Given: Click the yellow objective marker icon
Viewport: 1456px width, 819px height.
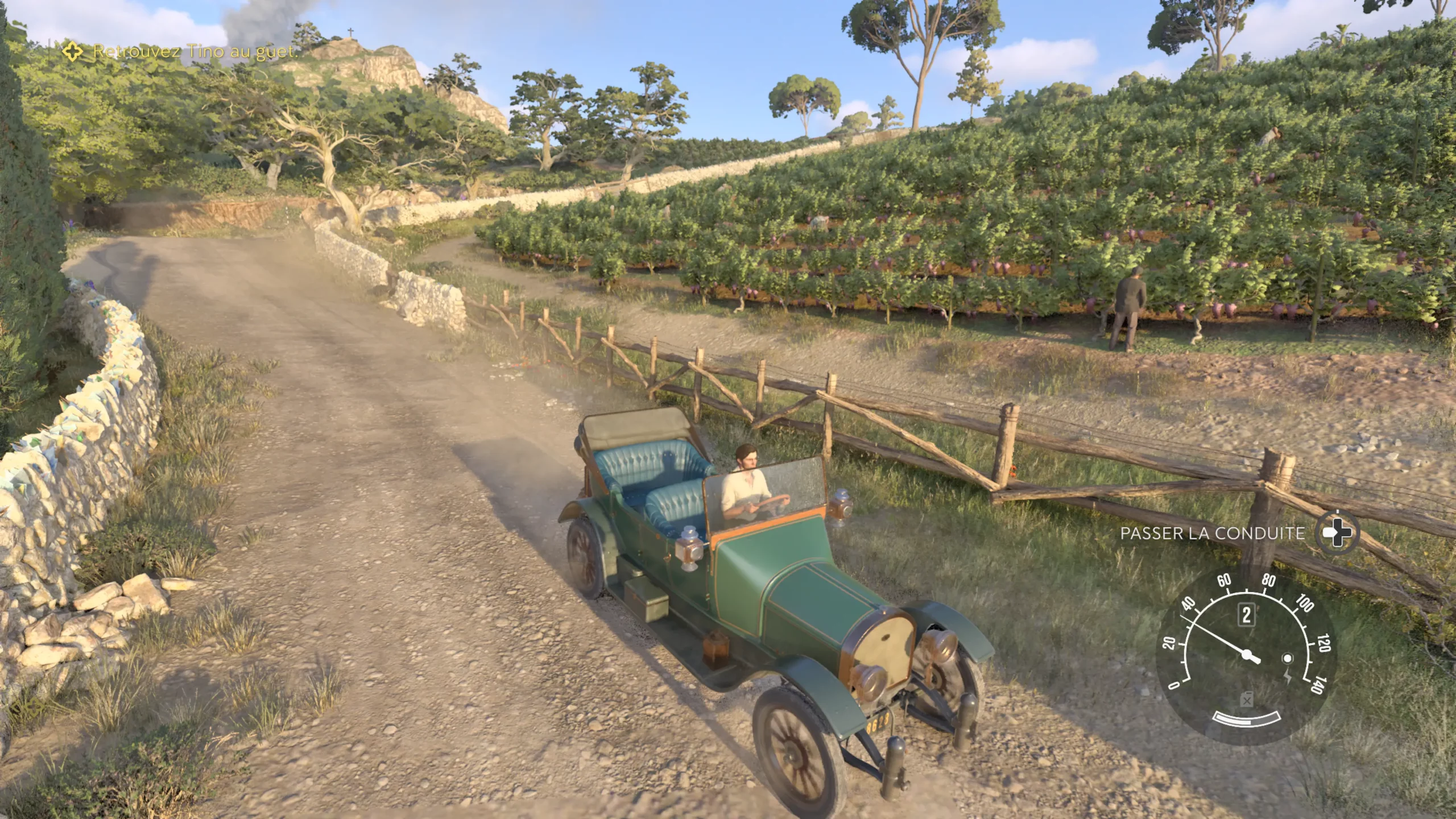Looking at the screenshot, I should 73,52.
